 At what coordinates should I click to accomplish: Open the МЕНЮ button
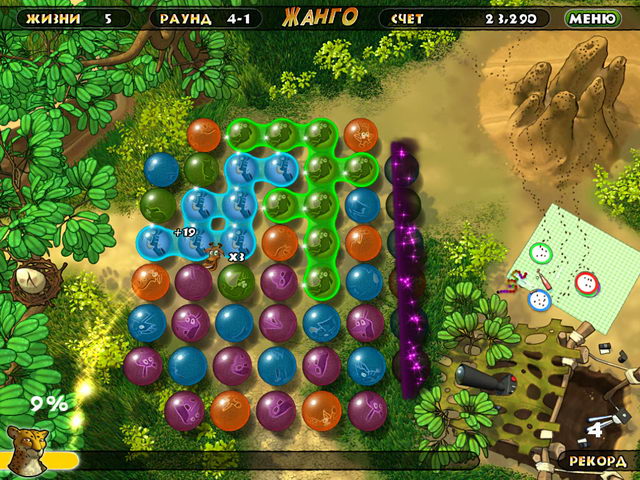tap(592, 18)
